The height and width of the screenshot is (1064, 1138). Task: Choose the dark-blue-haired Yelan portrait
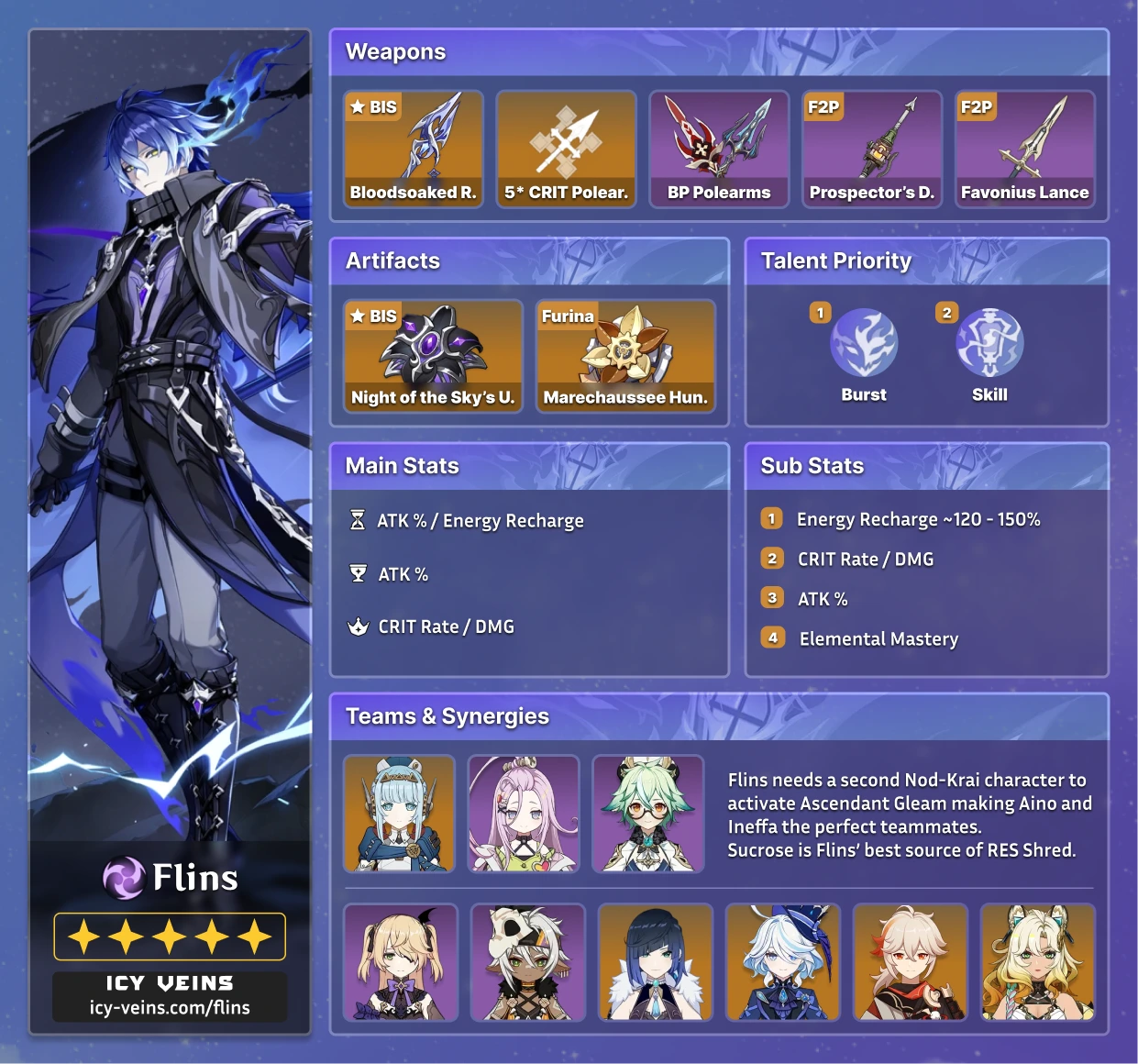(x=656, y=962)
